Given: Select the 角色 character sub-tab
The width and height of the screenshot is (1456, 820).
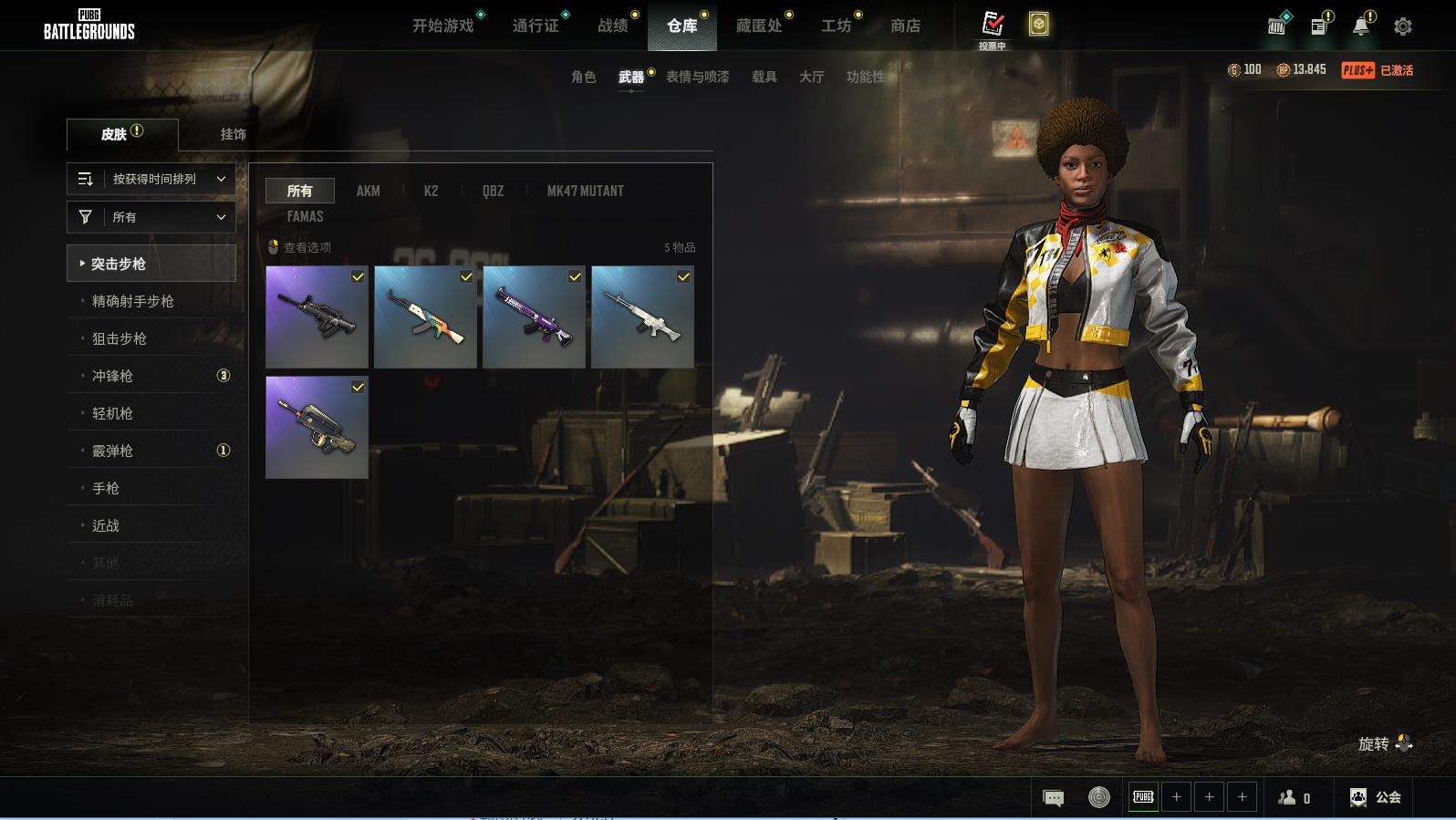Looking at the screenshot, I should coord(584,77).
